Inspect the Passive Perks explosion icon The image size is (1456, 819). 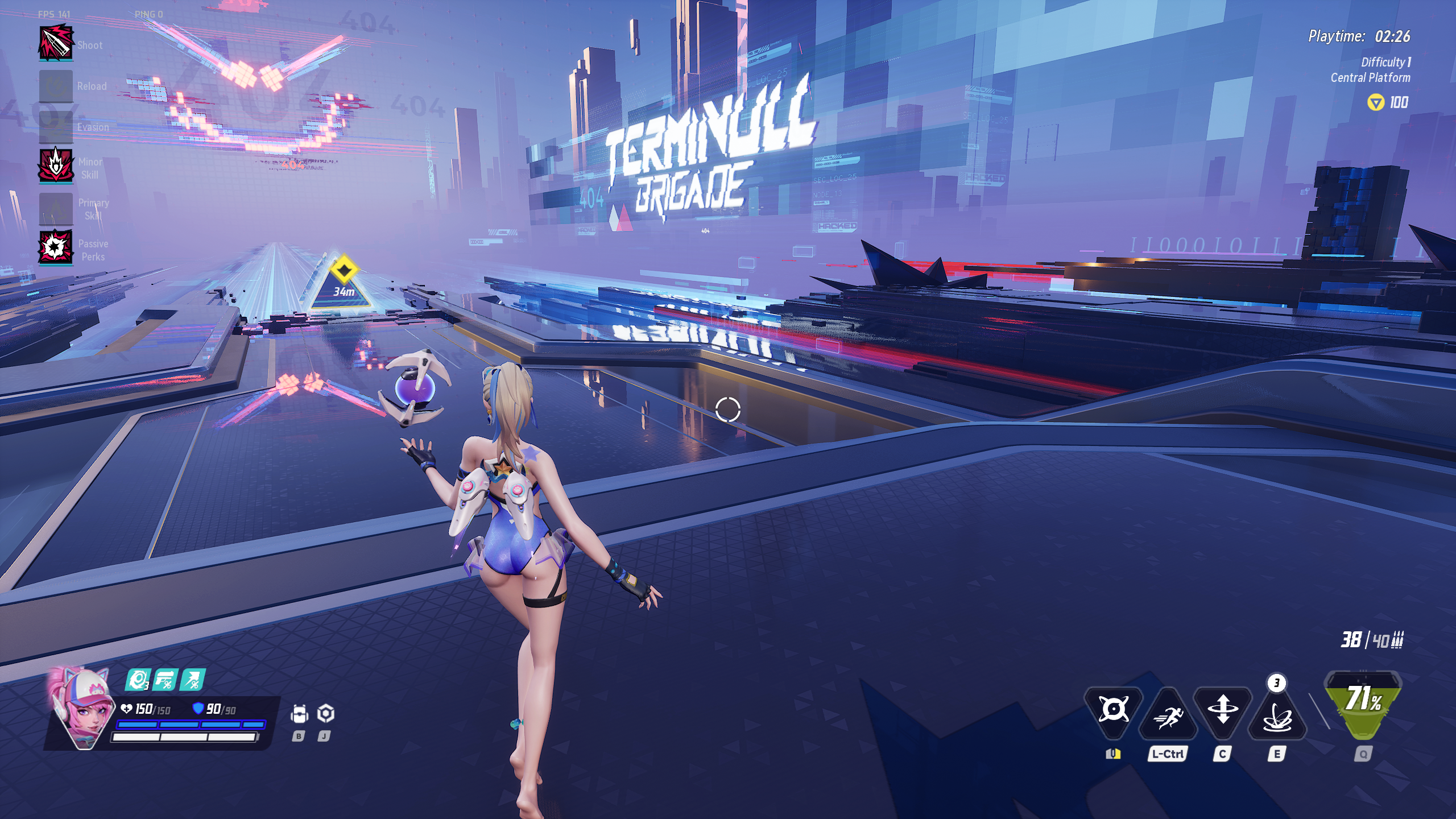(x=56, y=247)
